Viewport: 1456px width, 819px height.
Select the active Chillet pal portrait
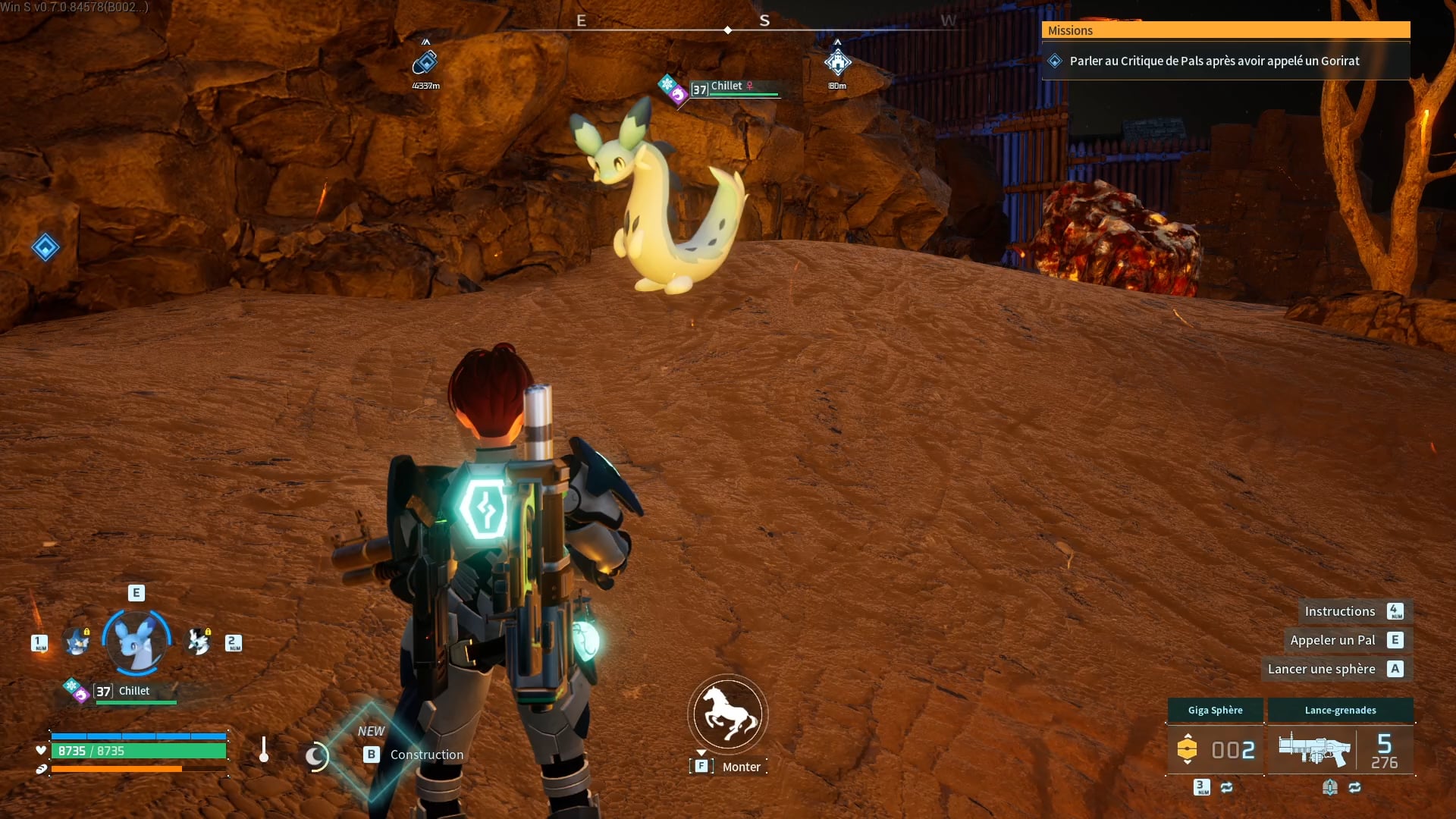[x=136, y=642]
